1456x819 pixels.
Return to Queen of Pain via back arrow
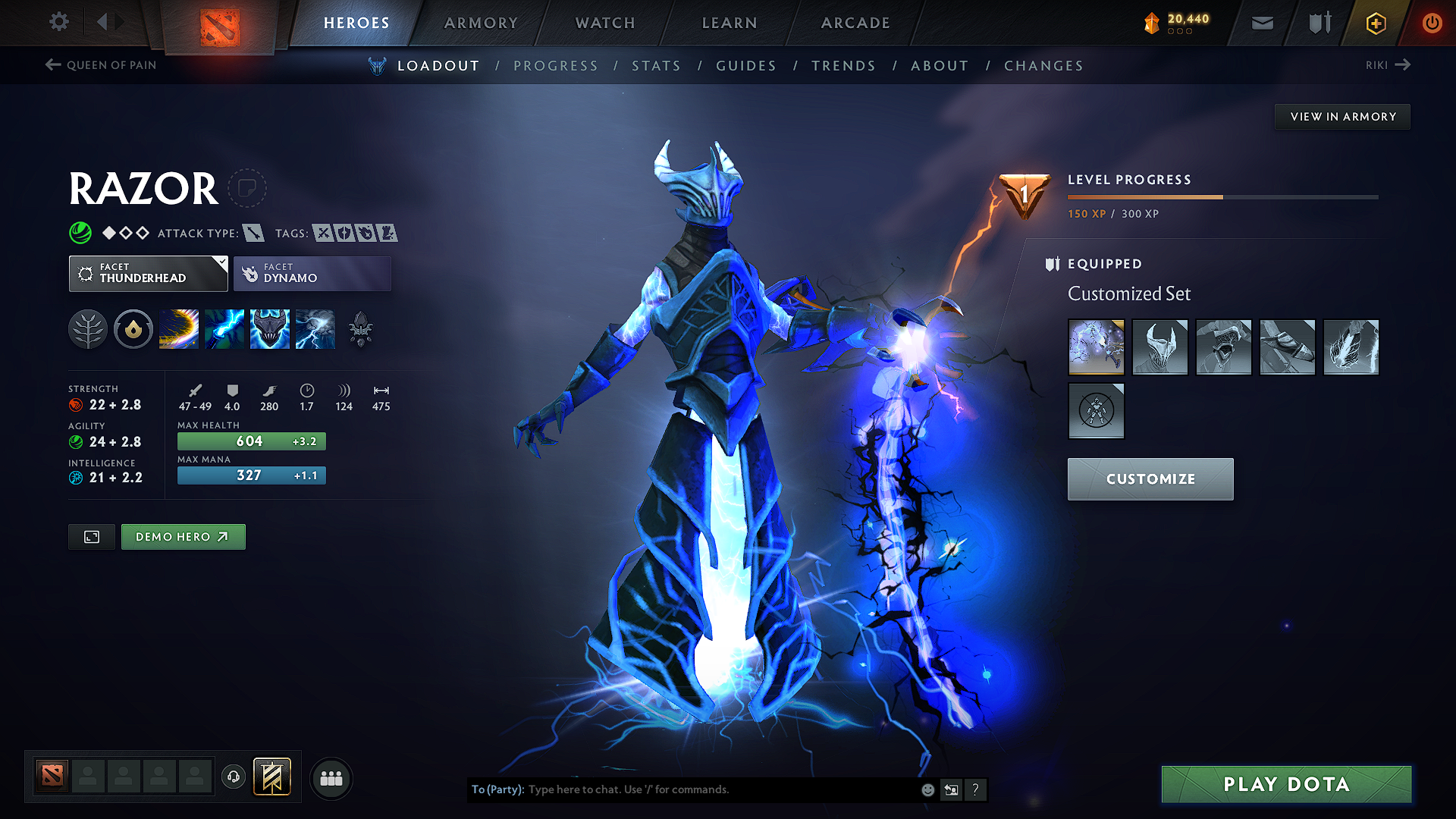[52, 65]
